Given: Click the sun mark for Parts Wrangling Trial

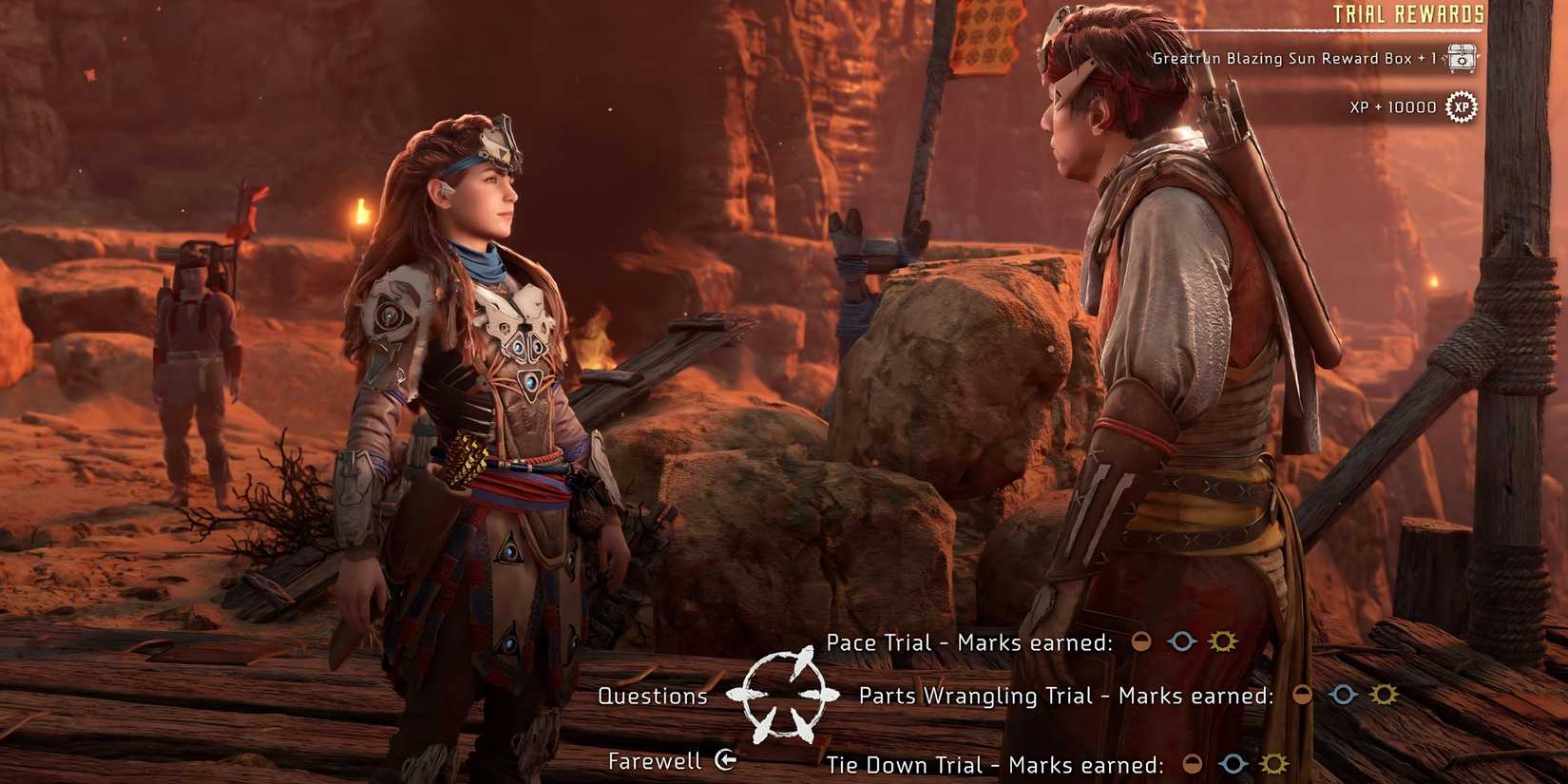Looking at the screenshot, I should (x=1384, y=696).
